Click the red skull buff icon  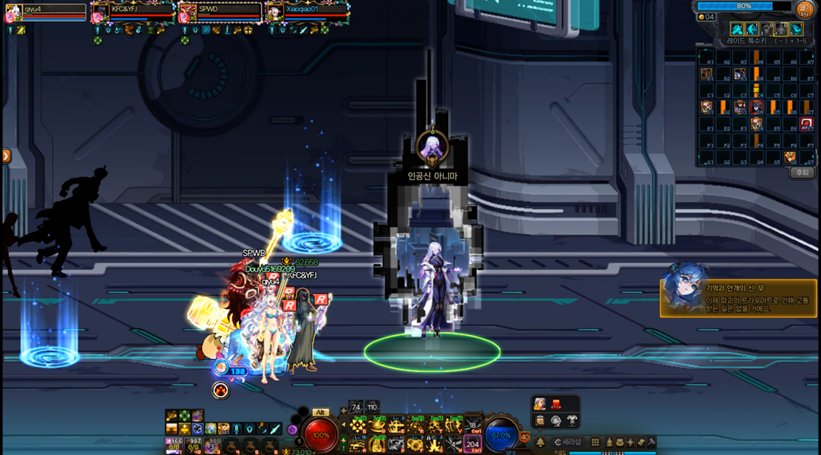220,389
